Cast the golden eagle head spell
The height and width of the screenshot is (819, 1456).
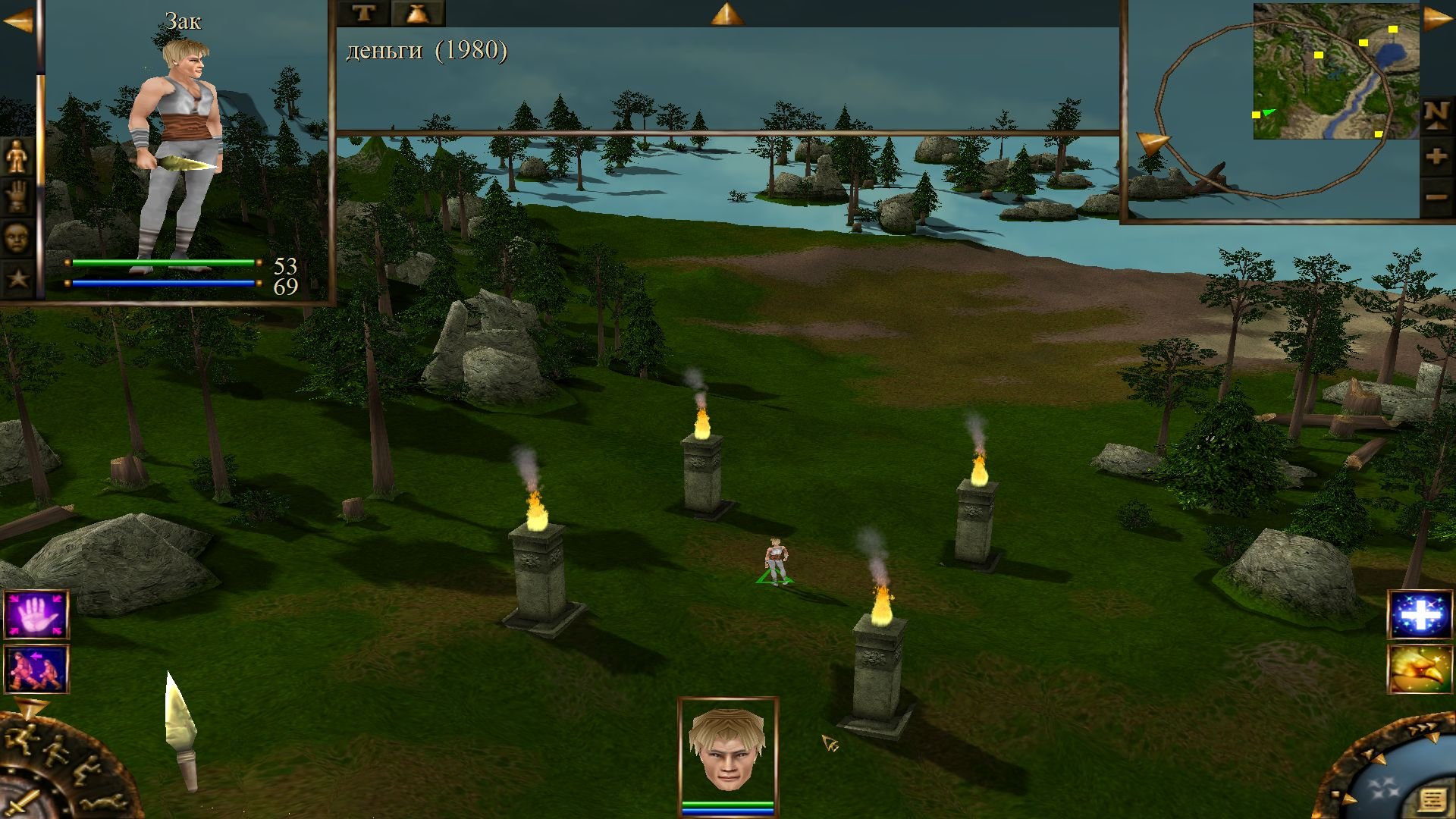pos(1420,669)
